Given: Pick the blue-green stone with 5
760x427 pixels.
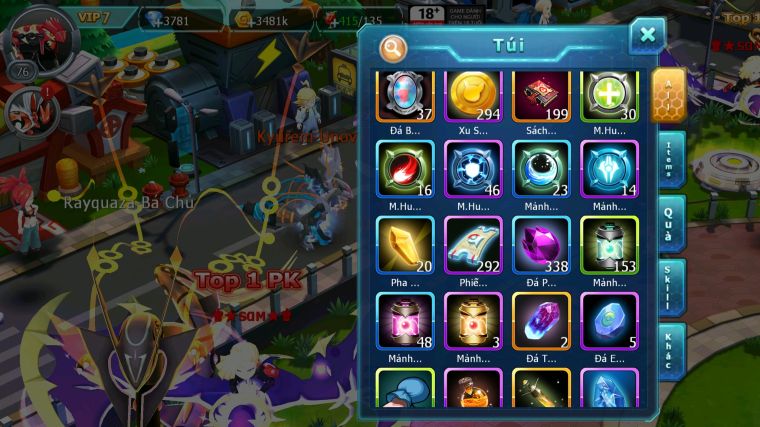Looking at the screenshot, I should pyautogui.click(x=609, y=321).
